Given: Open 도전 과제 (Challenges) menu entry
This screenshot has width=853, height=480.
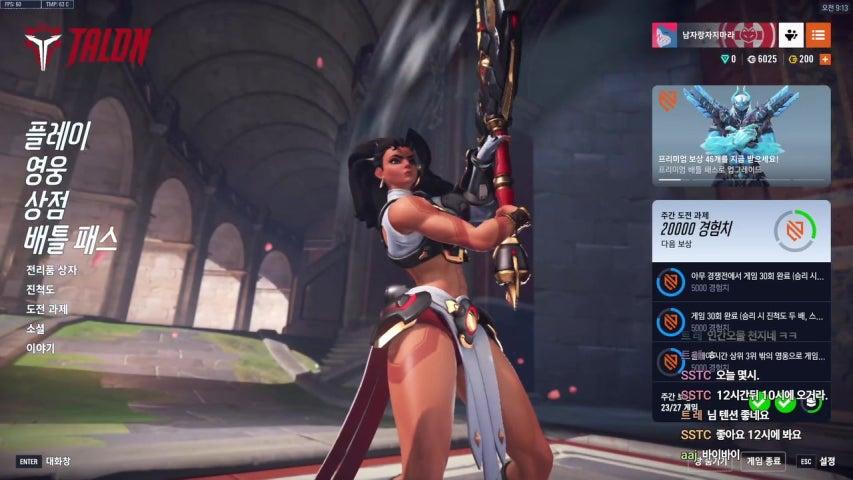Looking at the screenshot, I should [x=47, y=308].
